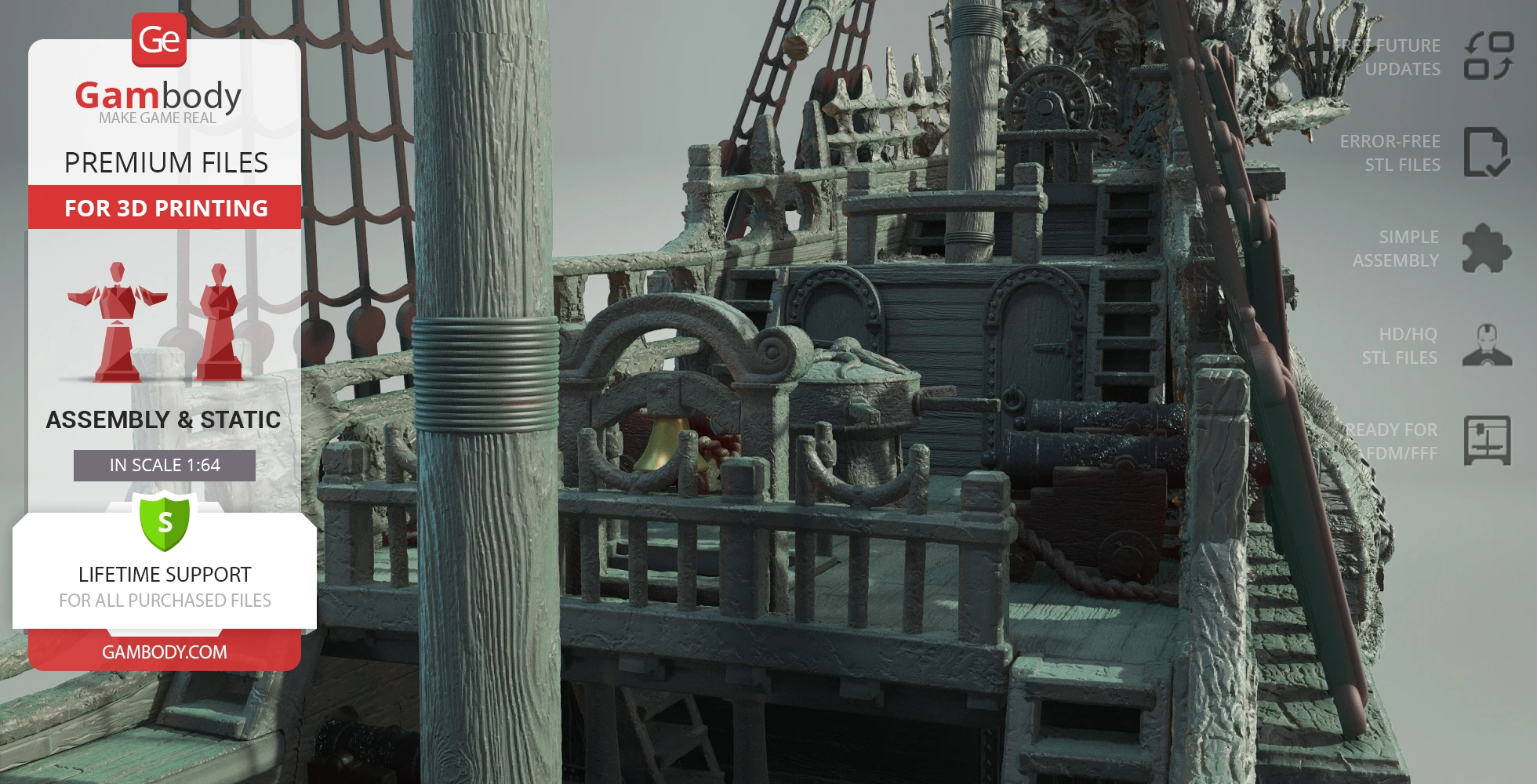Image resolution: width=1537 pixels, height=784 pixels.
Task: Select the HD/HQ STL Files icon
Action: pos(1486,346)
